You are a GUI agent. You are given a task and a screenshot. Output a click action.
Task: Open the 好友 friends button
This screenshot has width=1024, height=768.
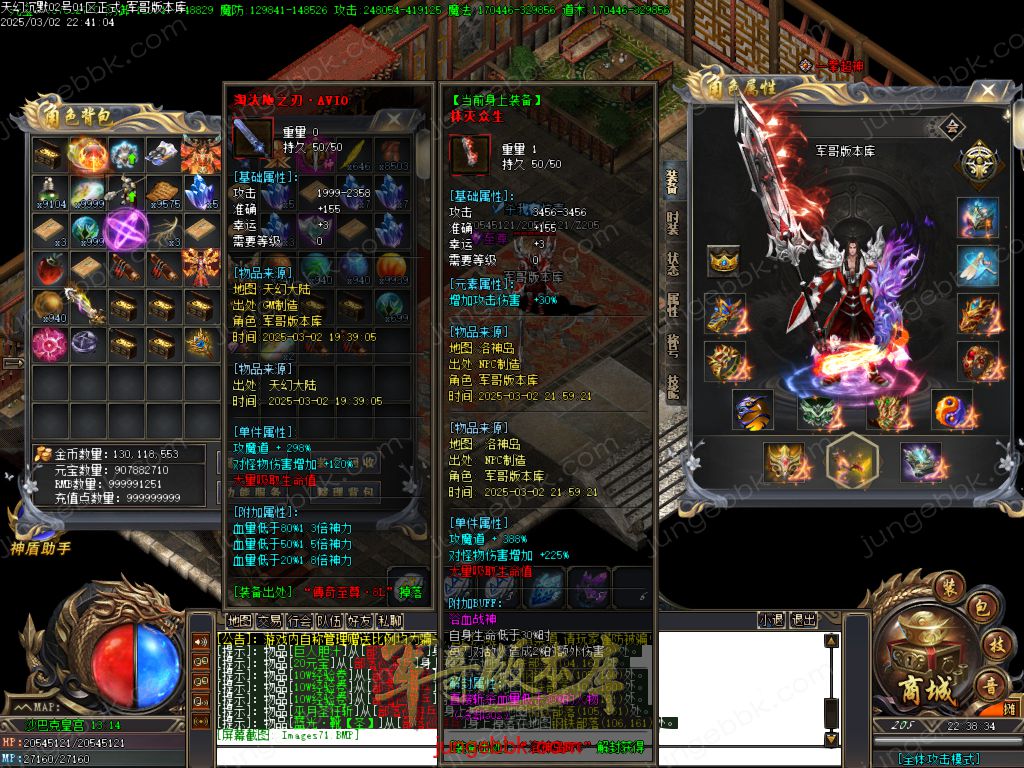click(x=359, y=620)
